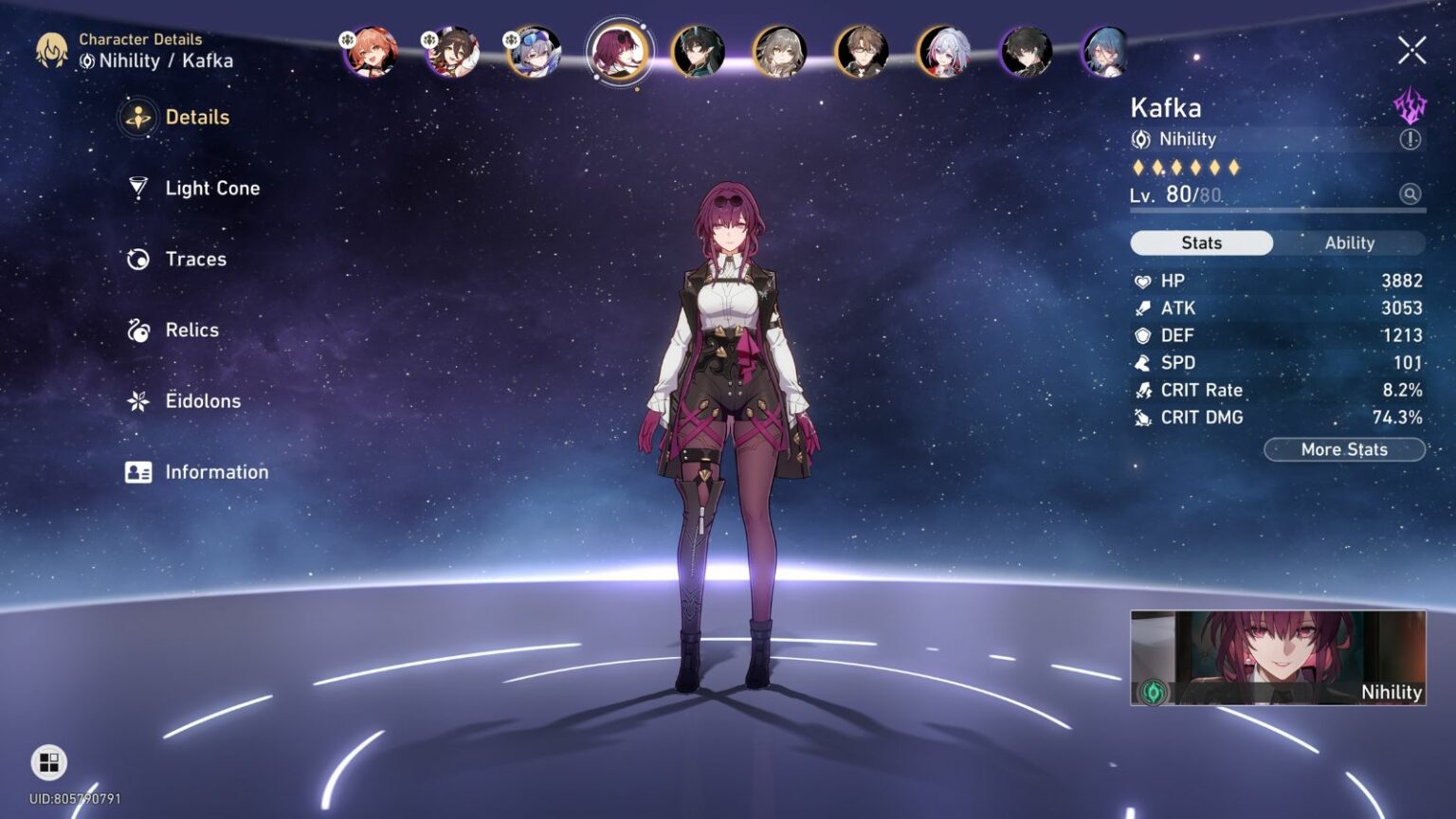The height and width of the screenshot is (819, 1456).
Task: View Kafka's Eidolons
Action: click(202, 401)
